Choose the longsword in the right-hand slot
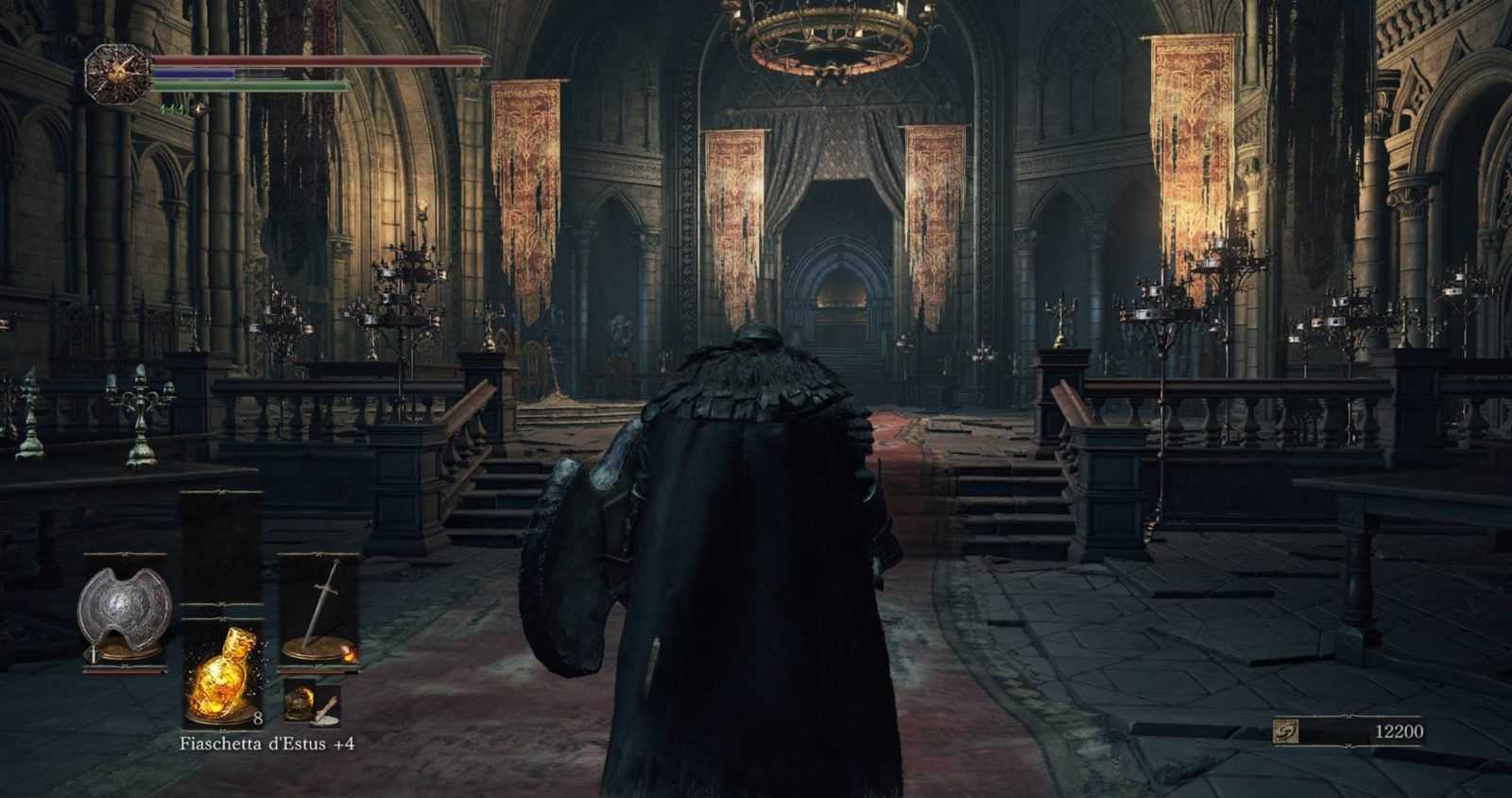1512x798 pixels. 318,610
